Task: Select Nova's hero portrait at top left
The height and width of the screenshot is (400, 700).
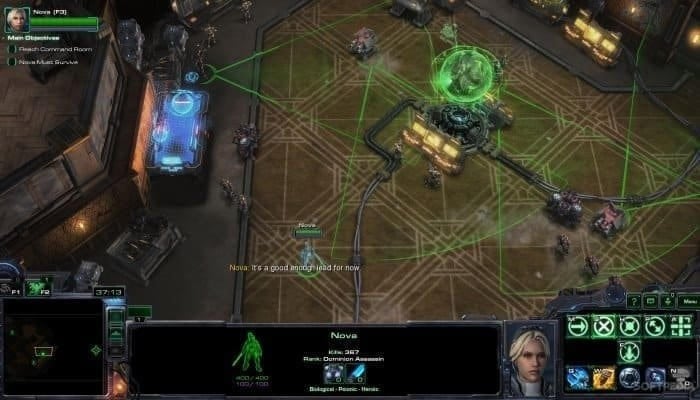Action: (16, 18)
